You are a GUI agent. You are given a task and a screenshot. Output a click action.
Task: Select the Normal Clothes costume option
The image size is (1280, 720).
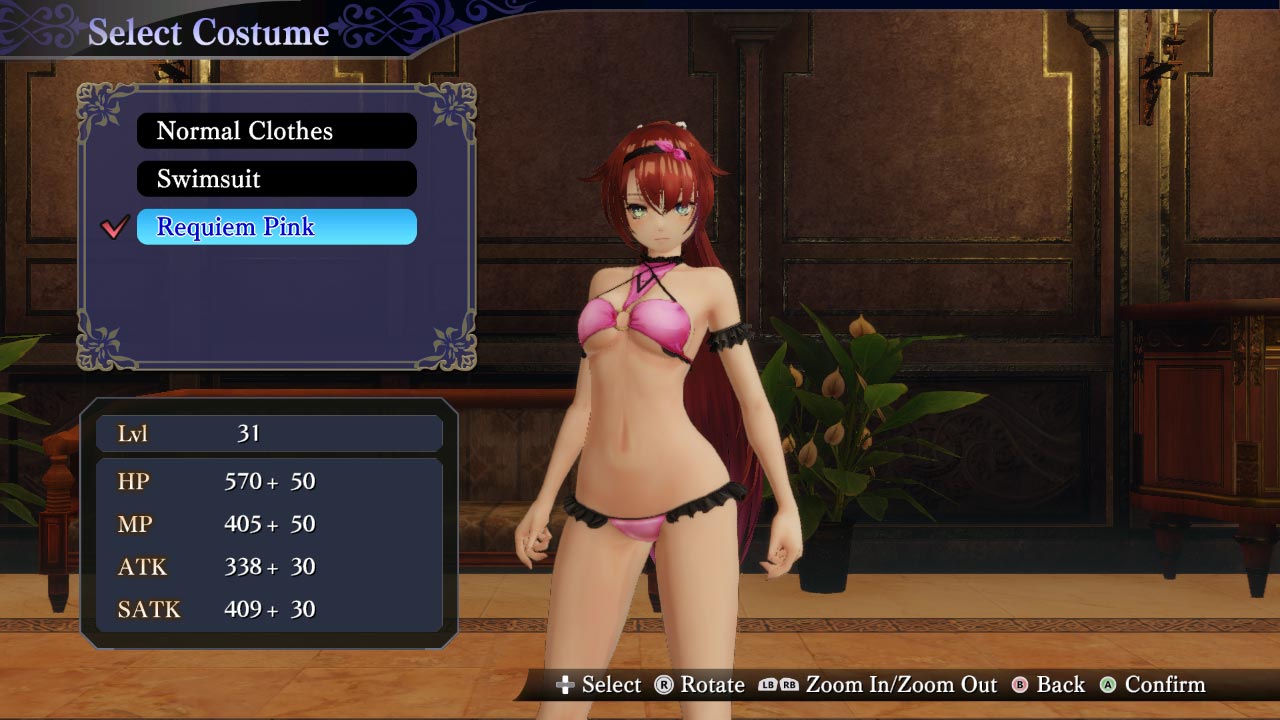point(276,130)
